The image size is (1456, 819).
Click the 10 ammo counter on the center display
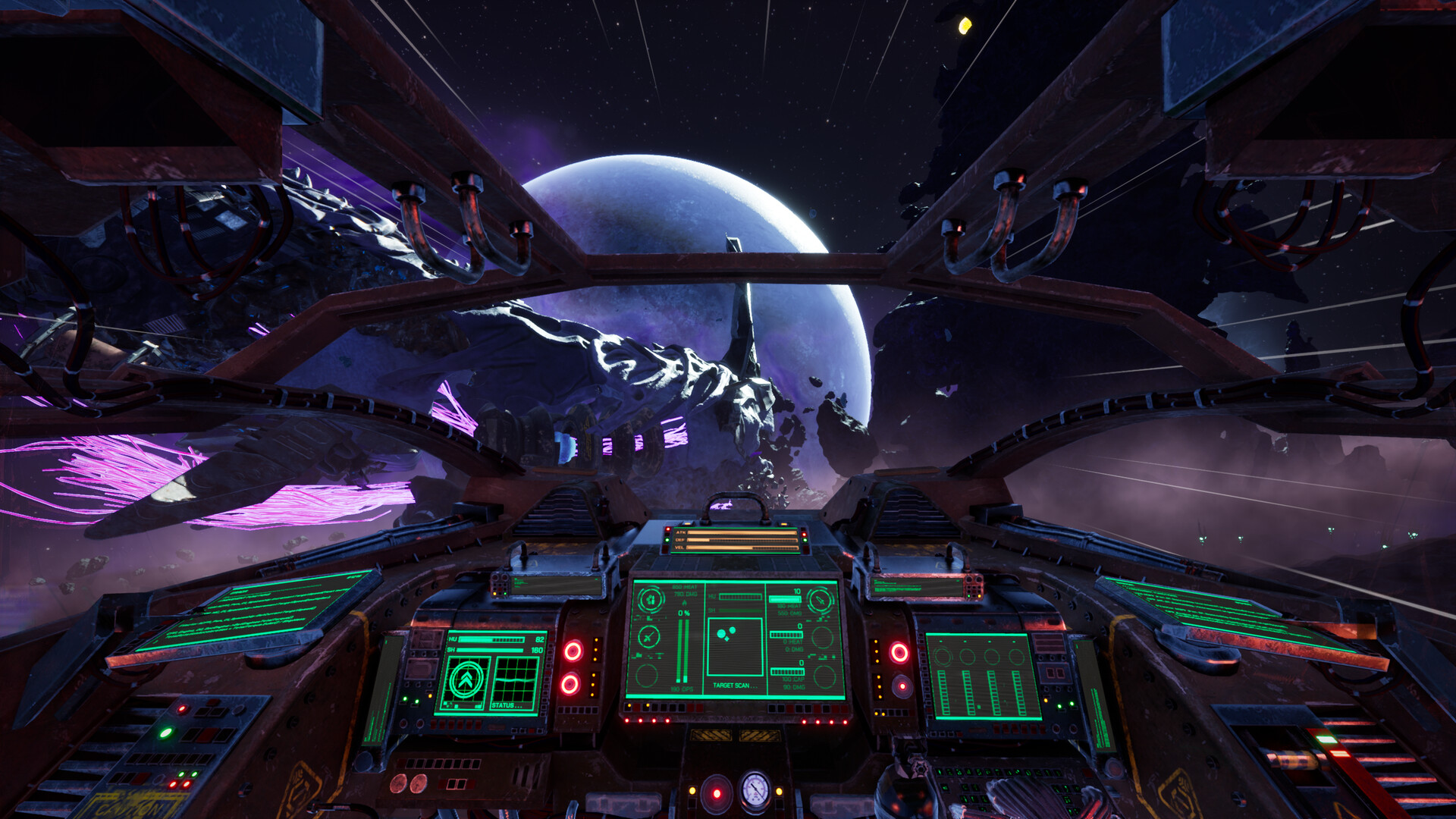click(x=796, y=591)
